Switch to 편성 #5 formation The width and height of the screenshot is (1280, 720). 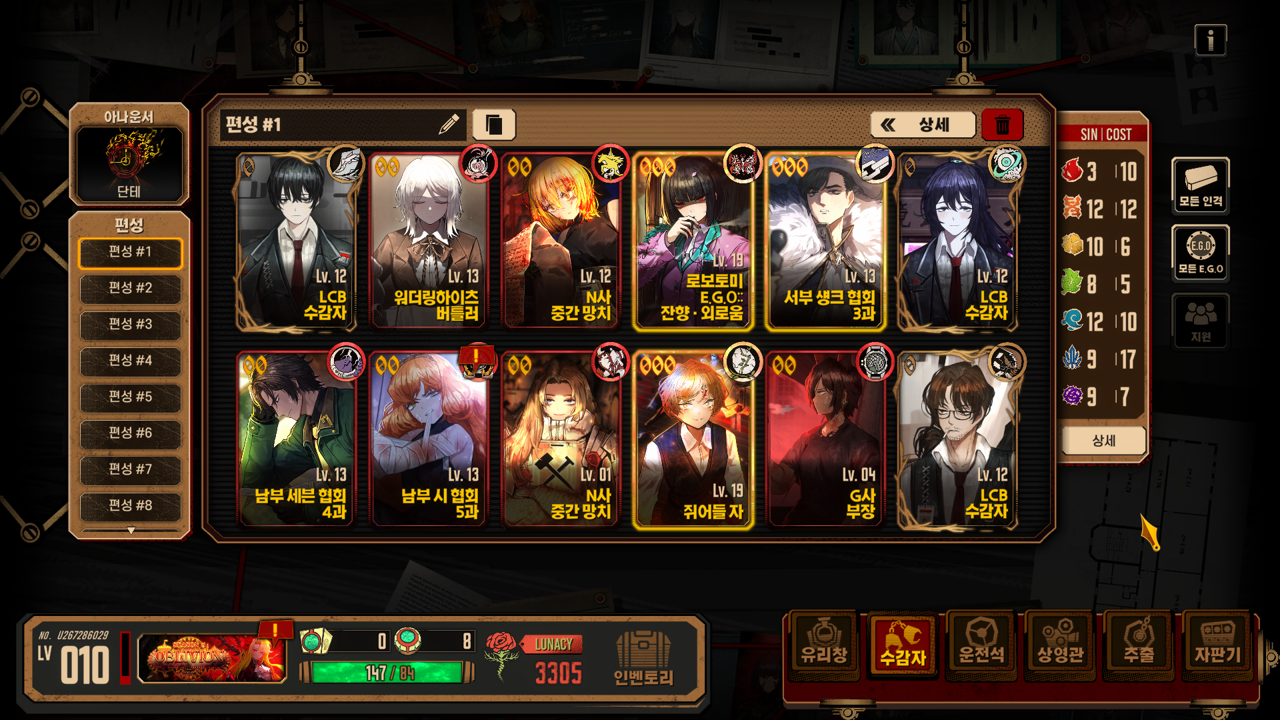(x=130, y=398)
